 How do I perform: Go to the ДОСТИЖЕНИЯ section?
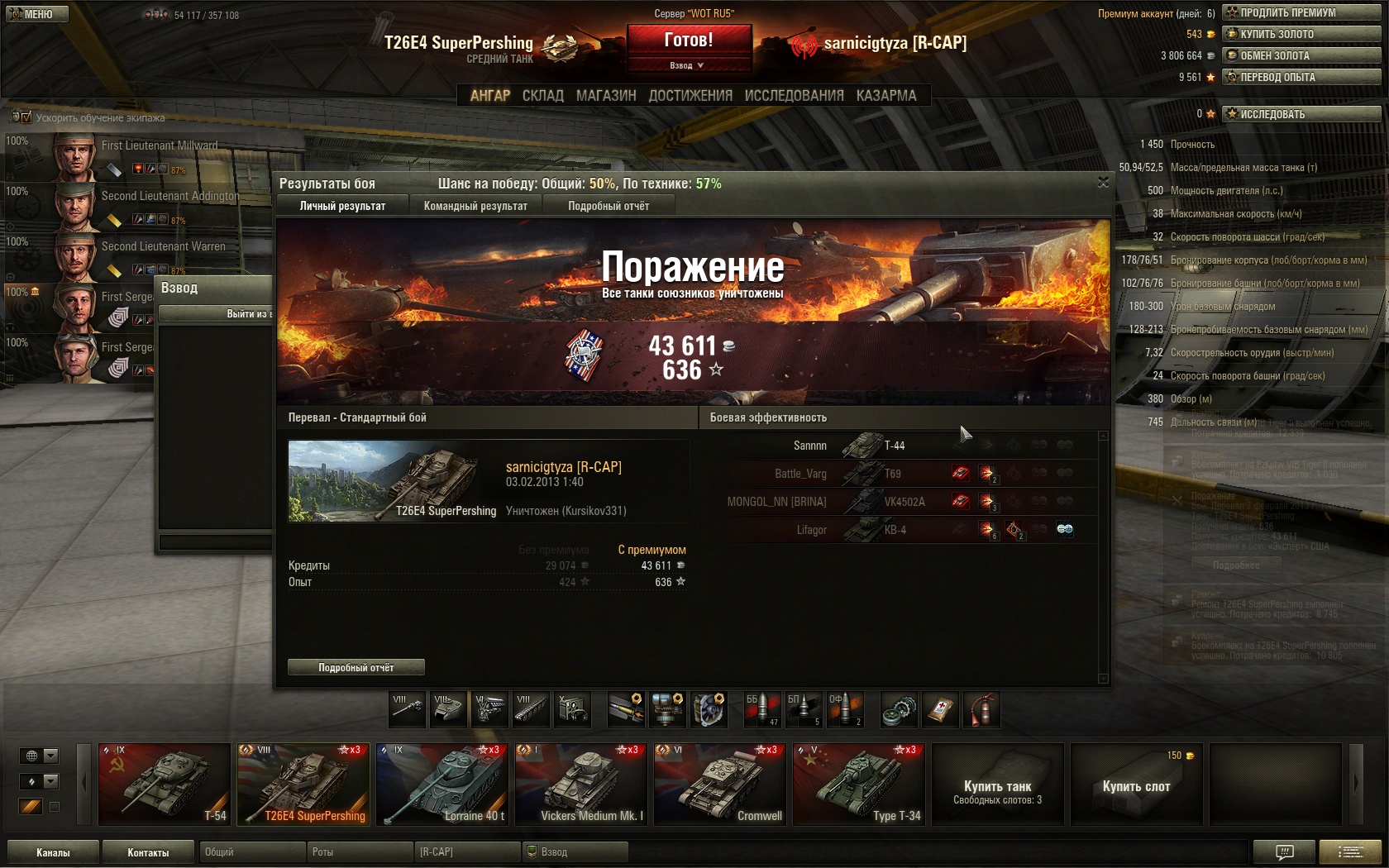tap(690, 96)
